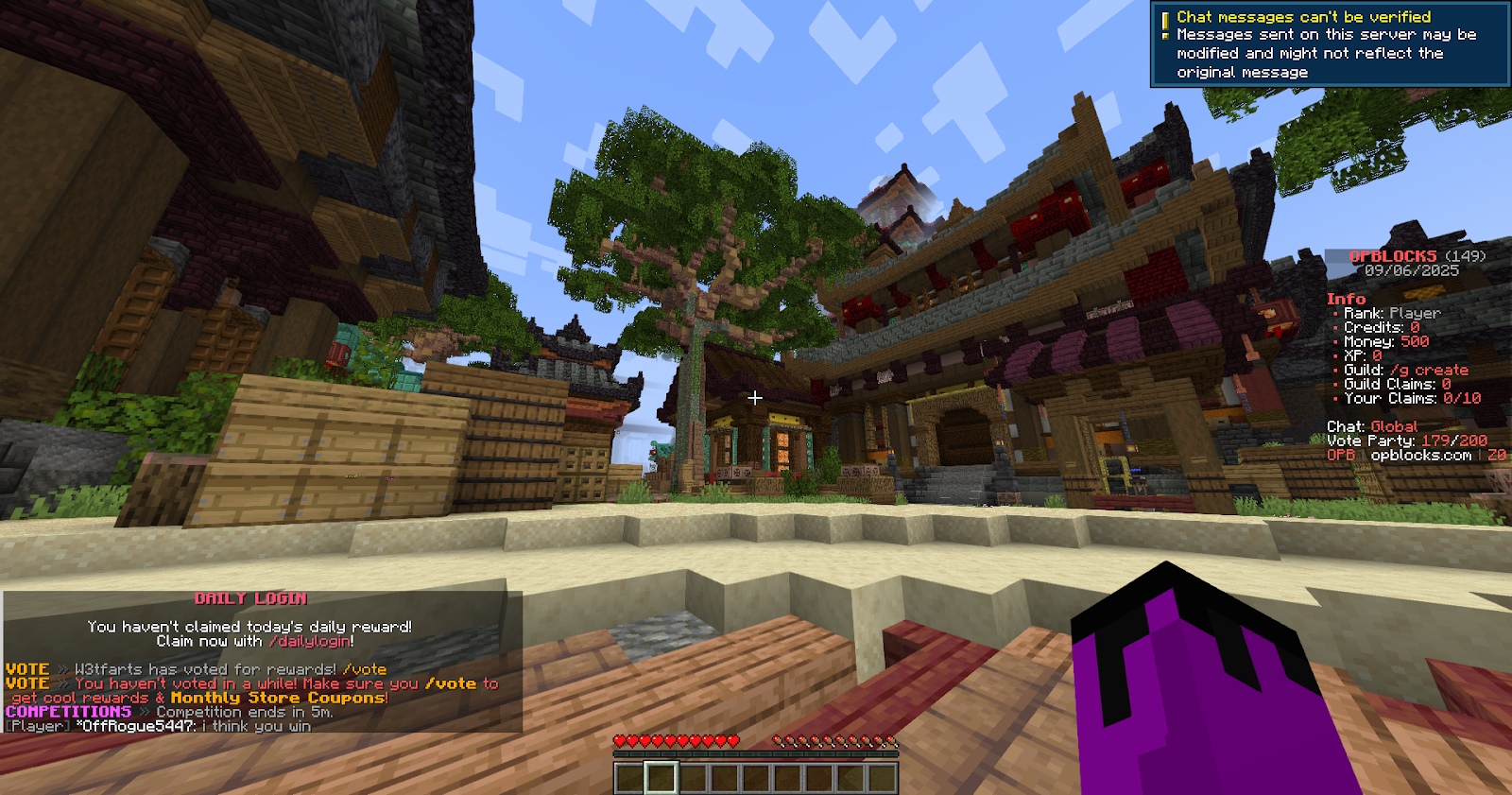The width and height of the screenshot is (1512, 795).
Task: Click the /dailylogin command link
Action: point(309,639)
